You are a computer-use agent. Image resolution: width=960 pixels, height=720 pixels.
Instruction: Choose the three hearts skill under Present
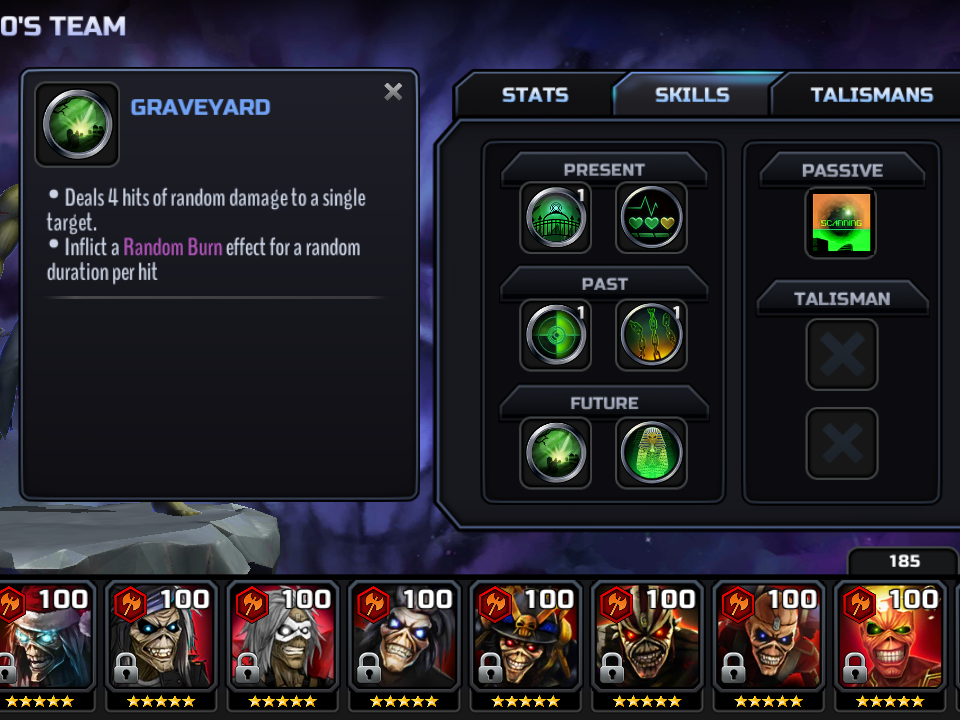point(651,218)
